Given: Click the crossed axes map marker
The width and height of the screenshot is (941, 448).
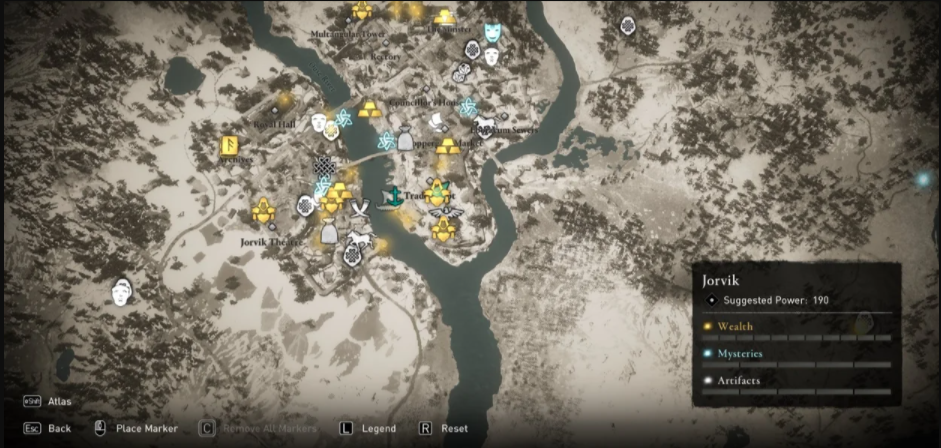Looking at the screenshot, I should click(360, 208).
